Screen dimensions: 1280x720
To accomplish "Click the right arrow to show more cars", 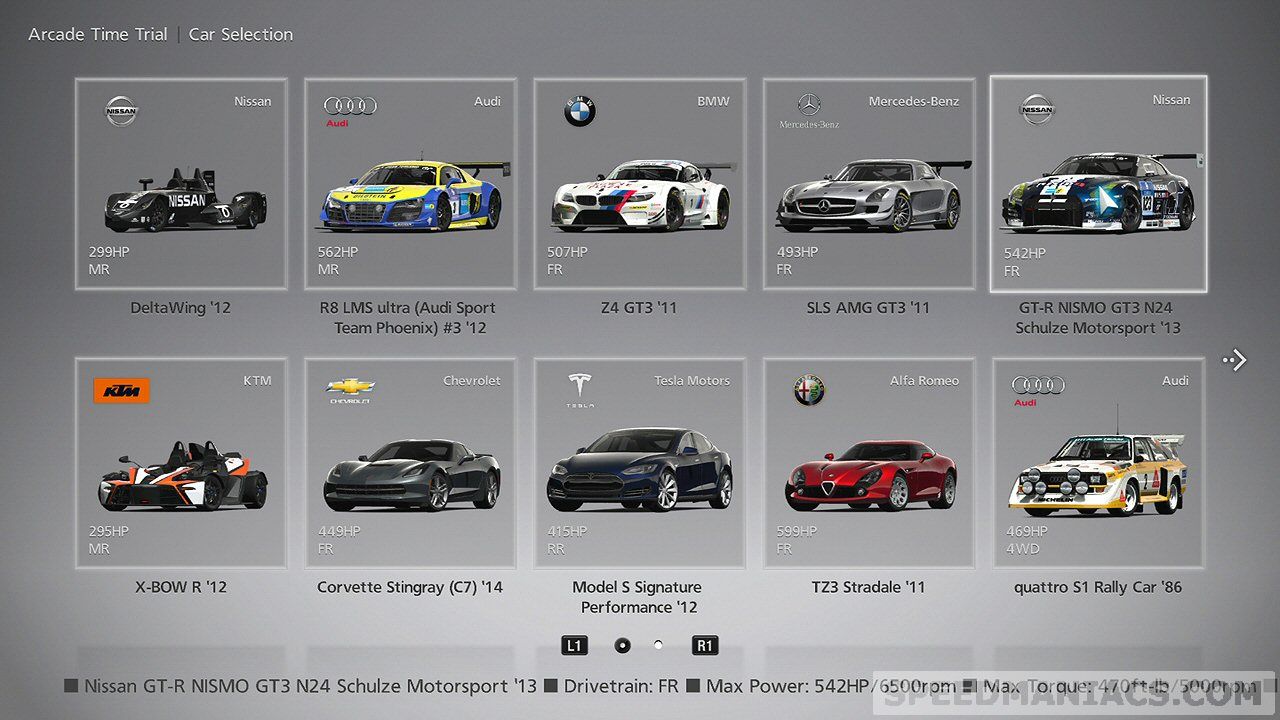I will tap(1236, 360).
